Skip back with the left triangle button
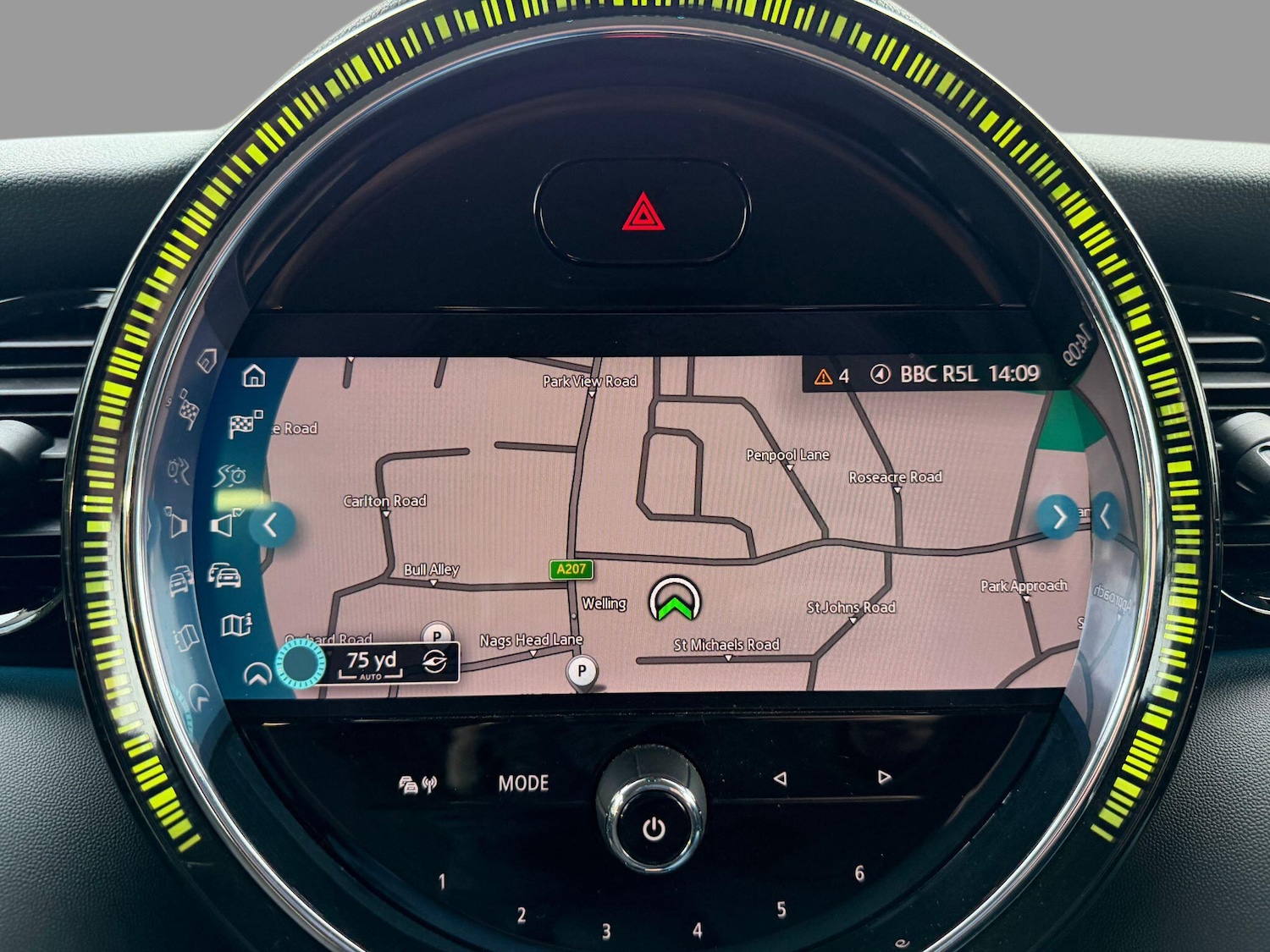This screenshot has height=952, width=1270. (x=780, y=778)
